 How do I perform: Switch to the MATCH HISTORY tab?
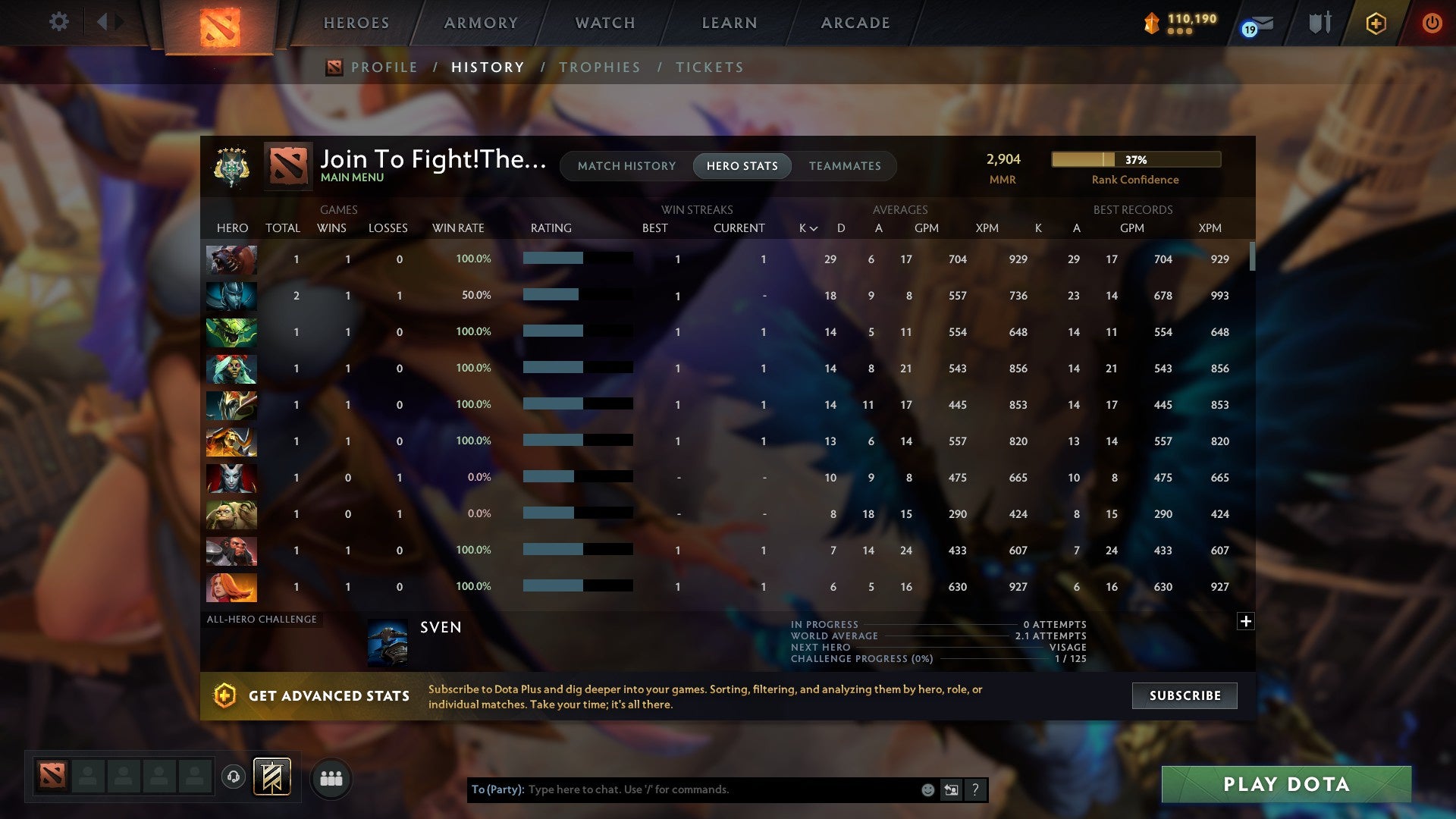pos(626,166)
